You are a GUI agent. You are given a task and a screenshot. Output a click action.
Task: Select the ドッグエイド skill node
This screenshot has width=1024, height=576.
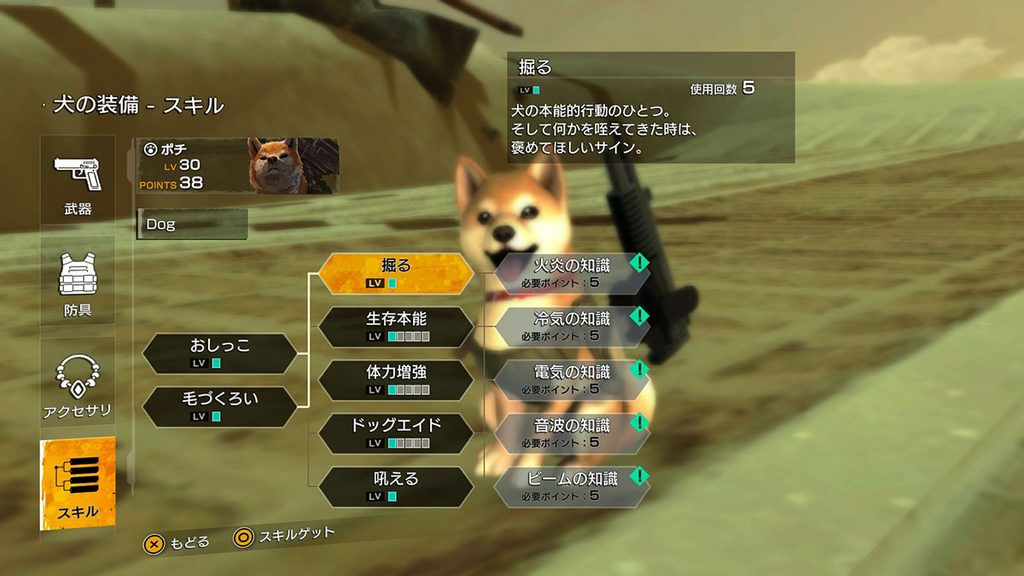(x=396, y=433)
